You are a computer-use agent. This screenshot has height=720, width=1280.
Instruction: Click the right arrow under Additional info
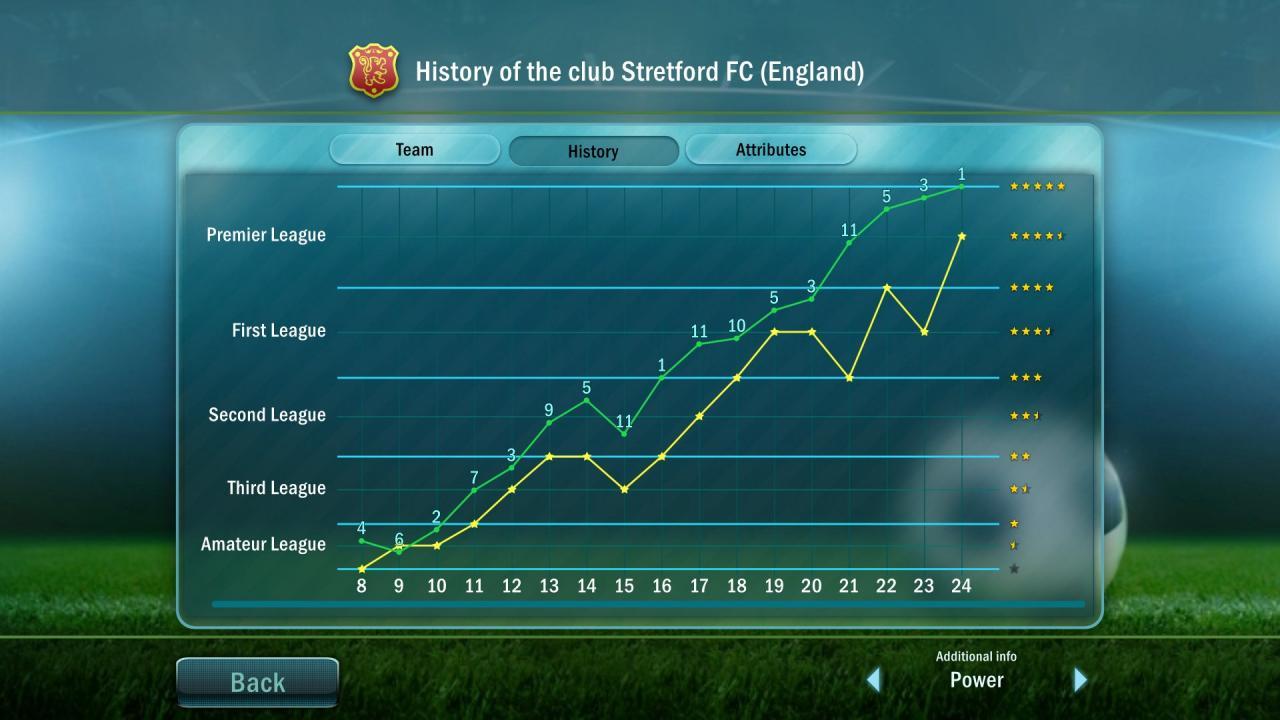tap(1080, 679)
